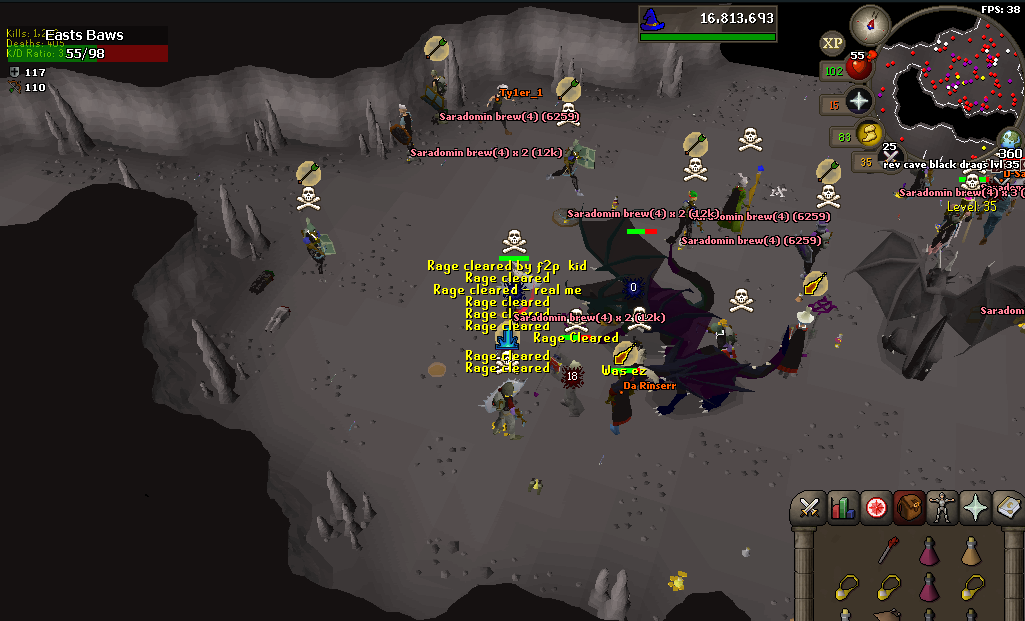The height and width of the screenshot is (621, 1025).
Task: Click the compass to face north
Action: click(869, 24)
